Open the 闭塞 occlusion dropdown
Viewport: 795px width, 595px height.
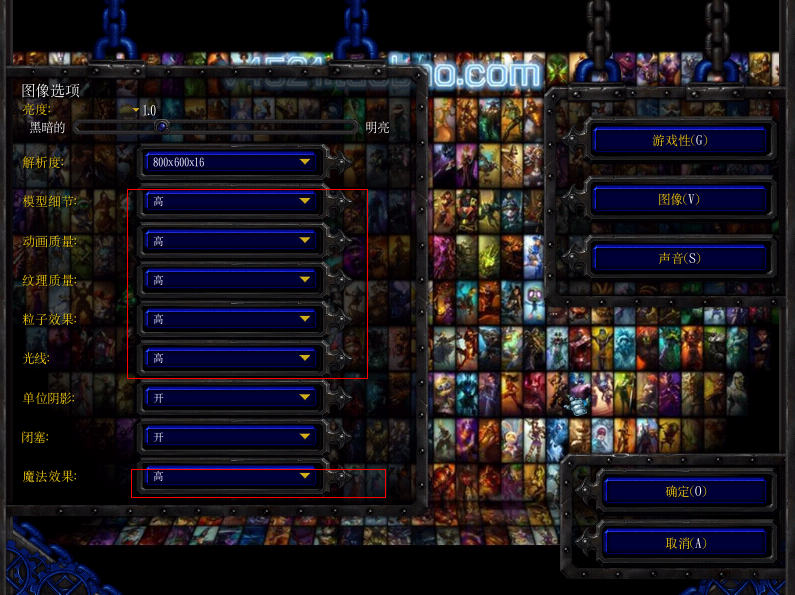[231, 437]
